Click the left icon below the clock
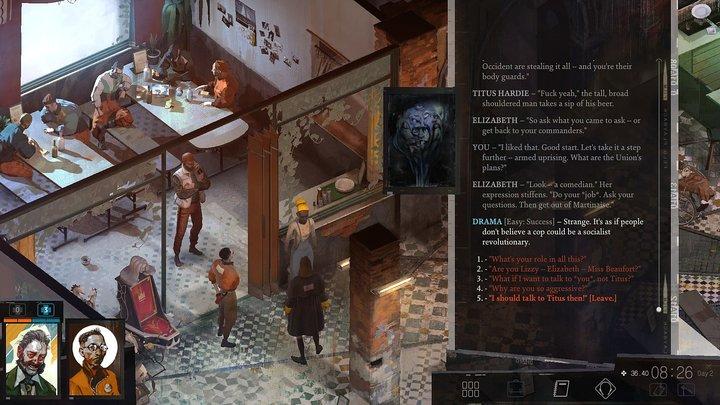This screenshot has width=720, height=405. (659, 389)
